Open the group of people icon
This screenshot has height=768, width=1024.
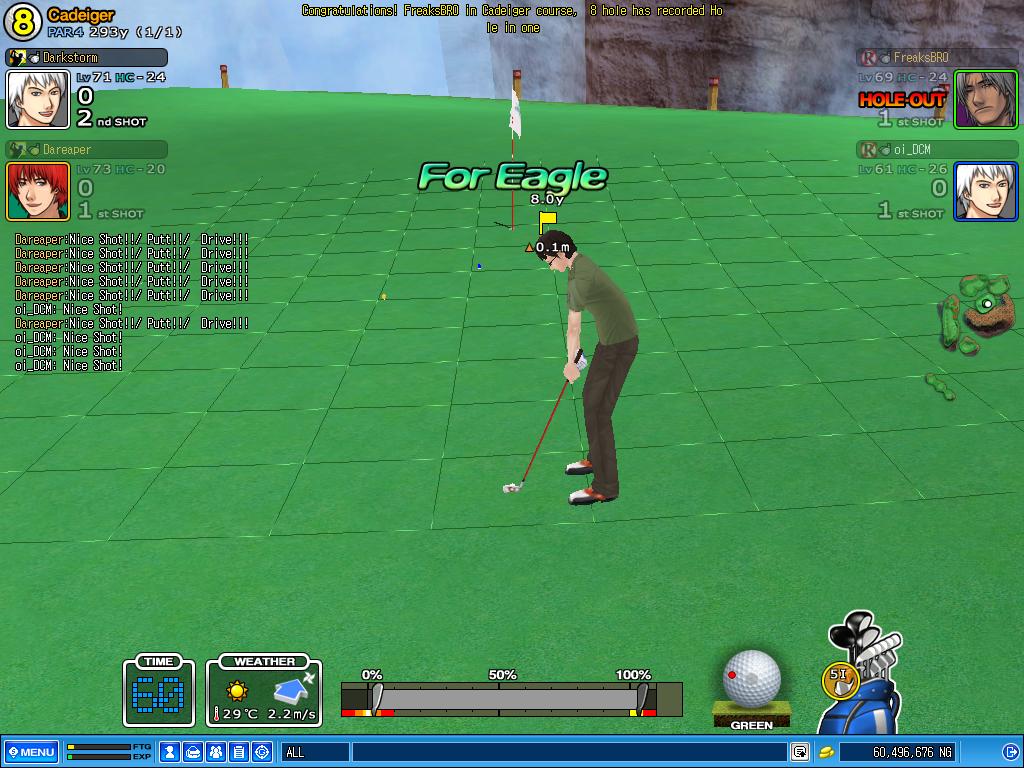pos(217,752)
